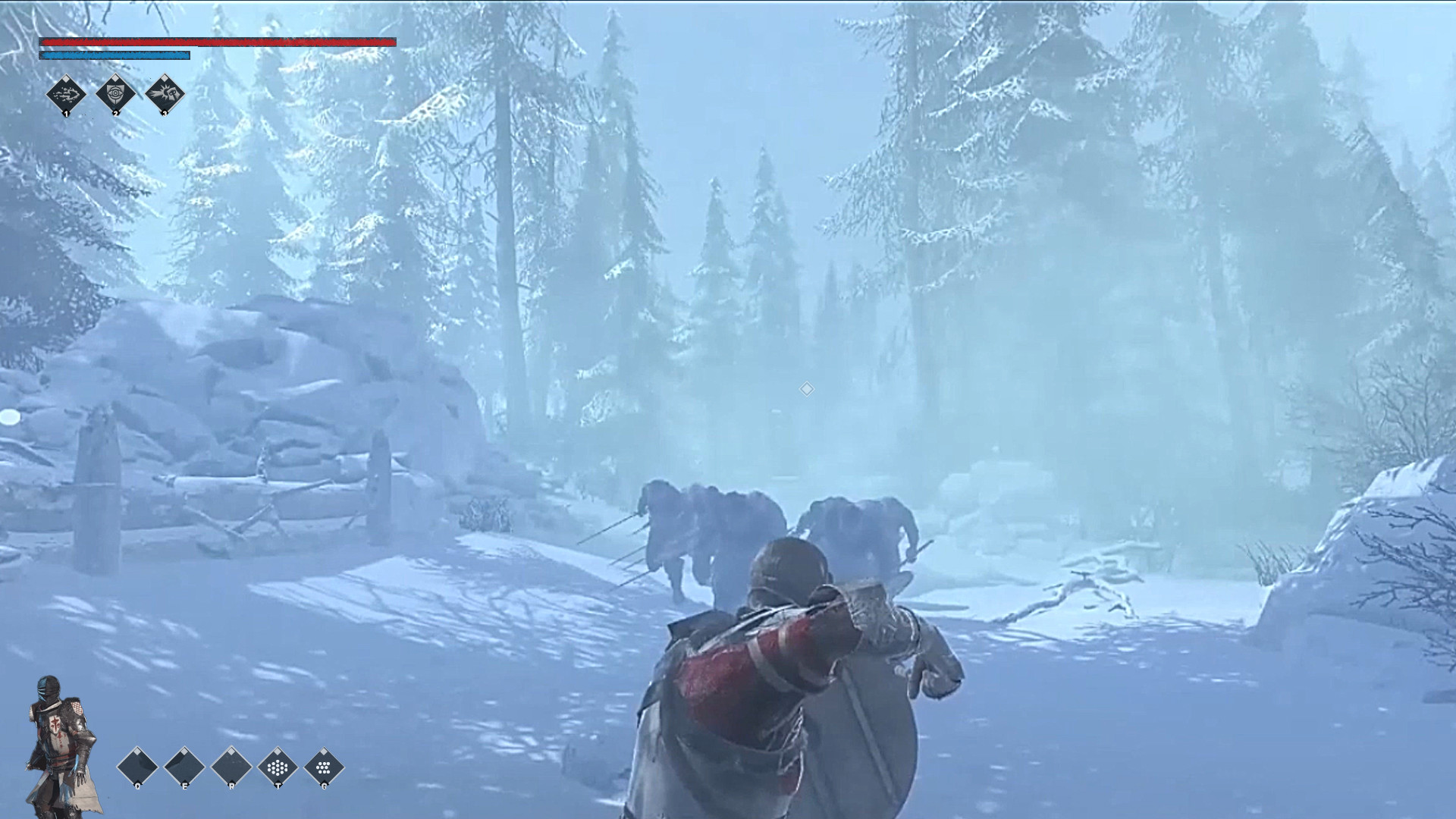Click the Q hotbar slot
Screen dimensions: 1456x819
coord(136,766)
